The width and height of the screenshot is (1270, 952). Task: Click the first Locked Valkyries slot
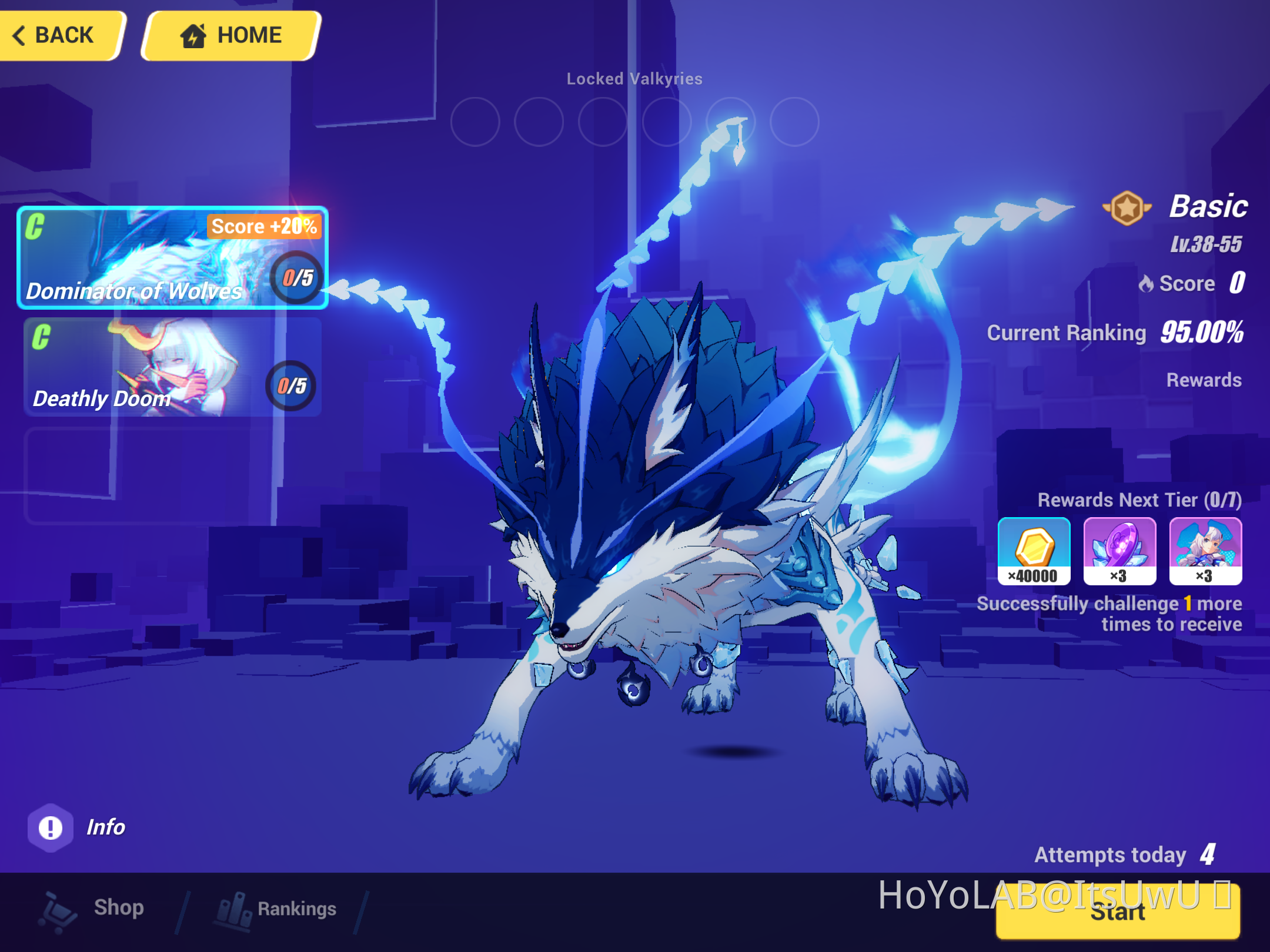click(475, 122)
